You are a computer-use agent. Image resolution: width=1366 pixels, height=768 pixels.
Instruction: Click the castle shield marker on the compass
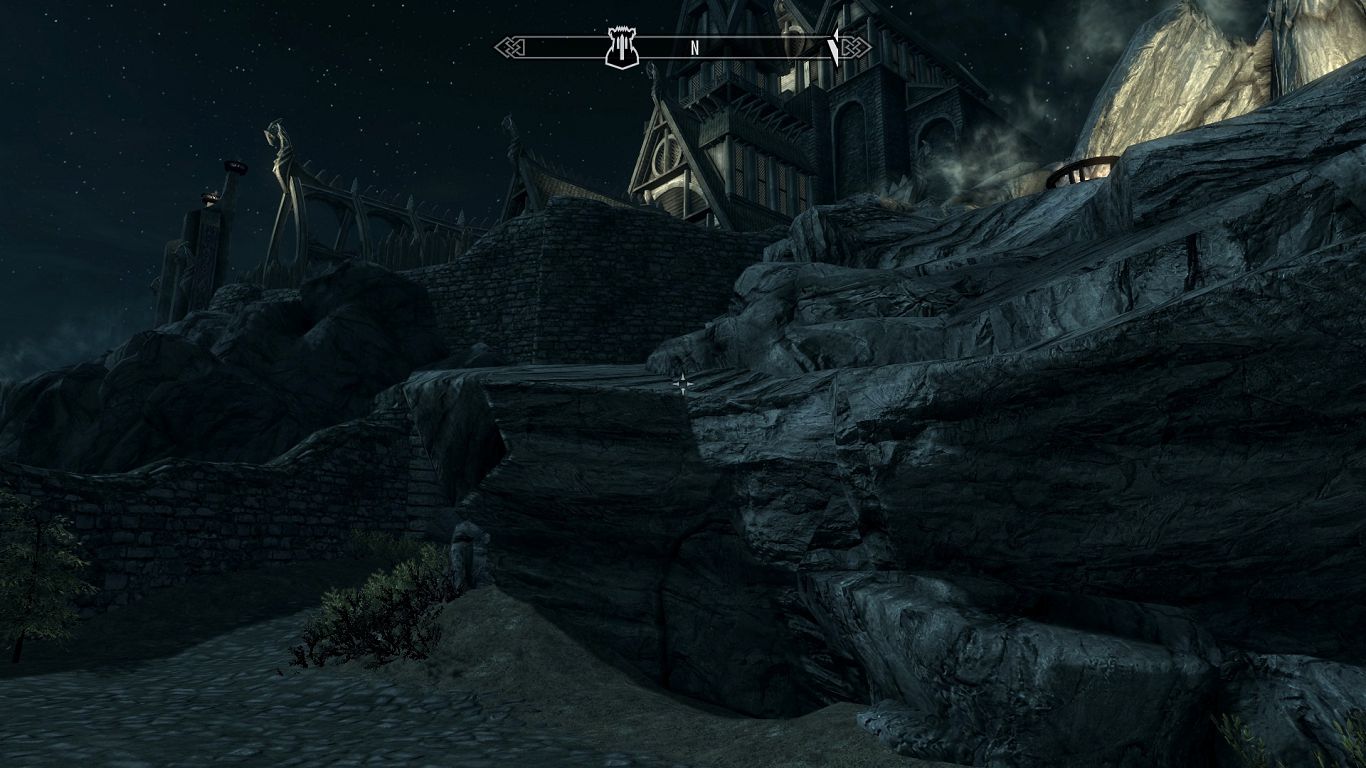pos(621,48)
